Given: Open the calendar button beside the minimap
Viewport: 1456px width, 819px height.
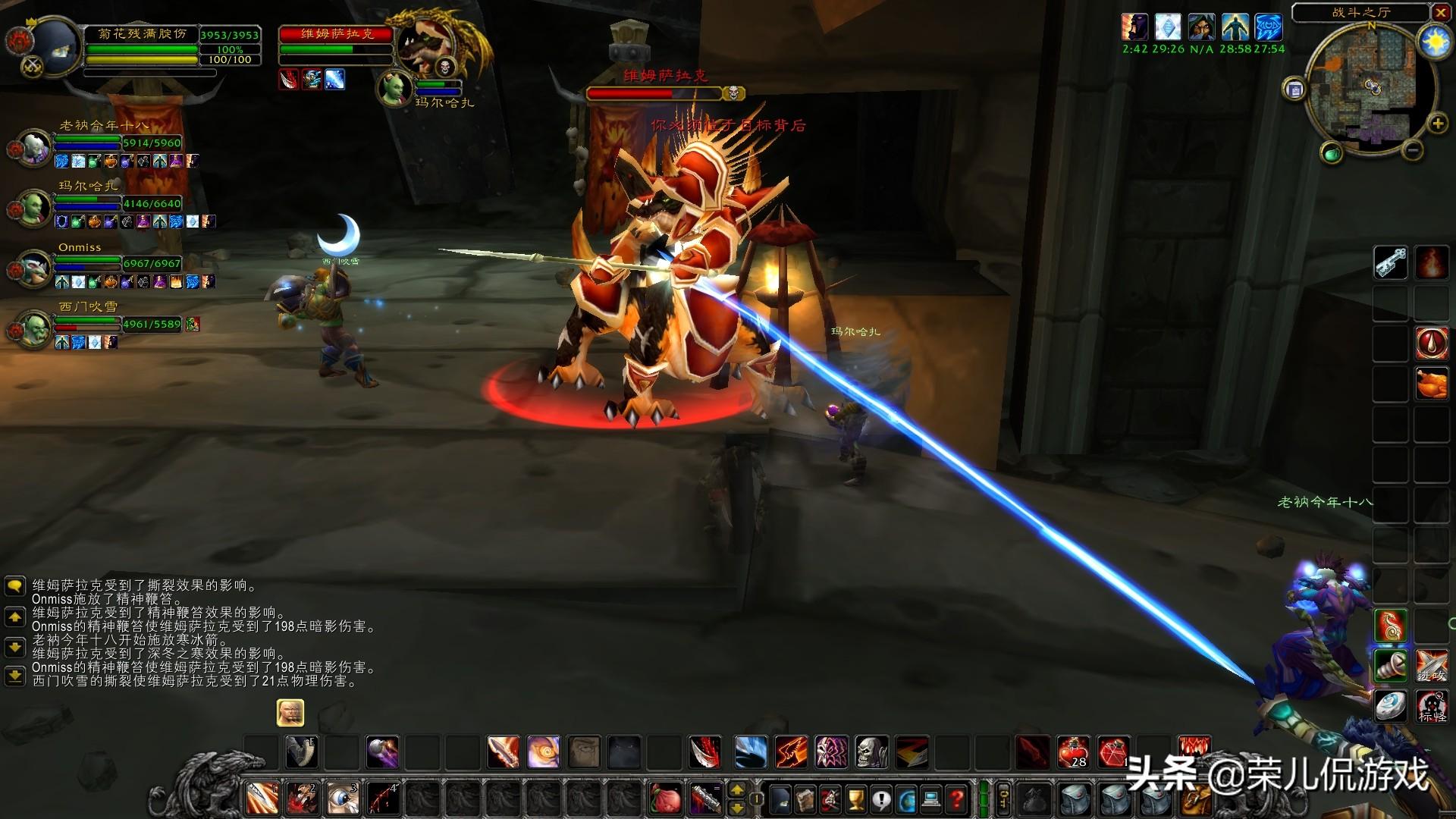Looking at the screenshot, I should (1294, 90).
